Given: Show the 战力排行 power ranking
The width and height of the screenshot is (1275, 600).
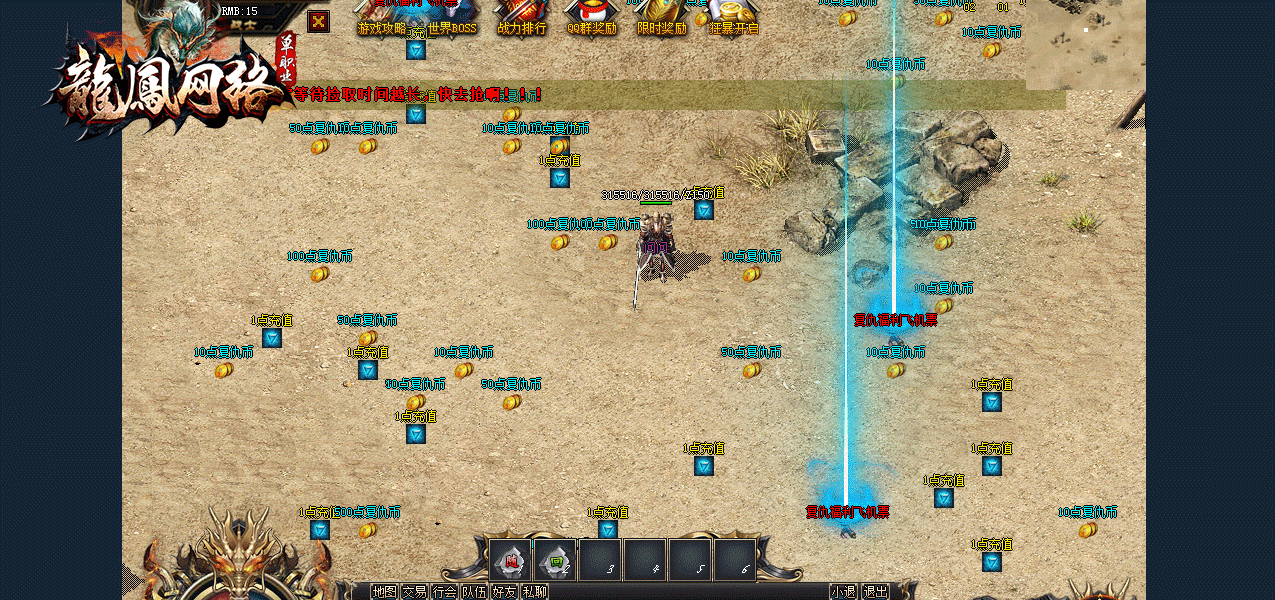Looking at the screenshot, I should 522,18.
